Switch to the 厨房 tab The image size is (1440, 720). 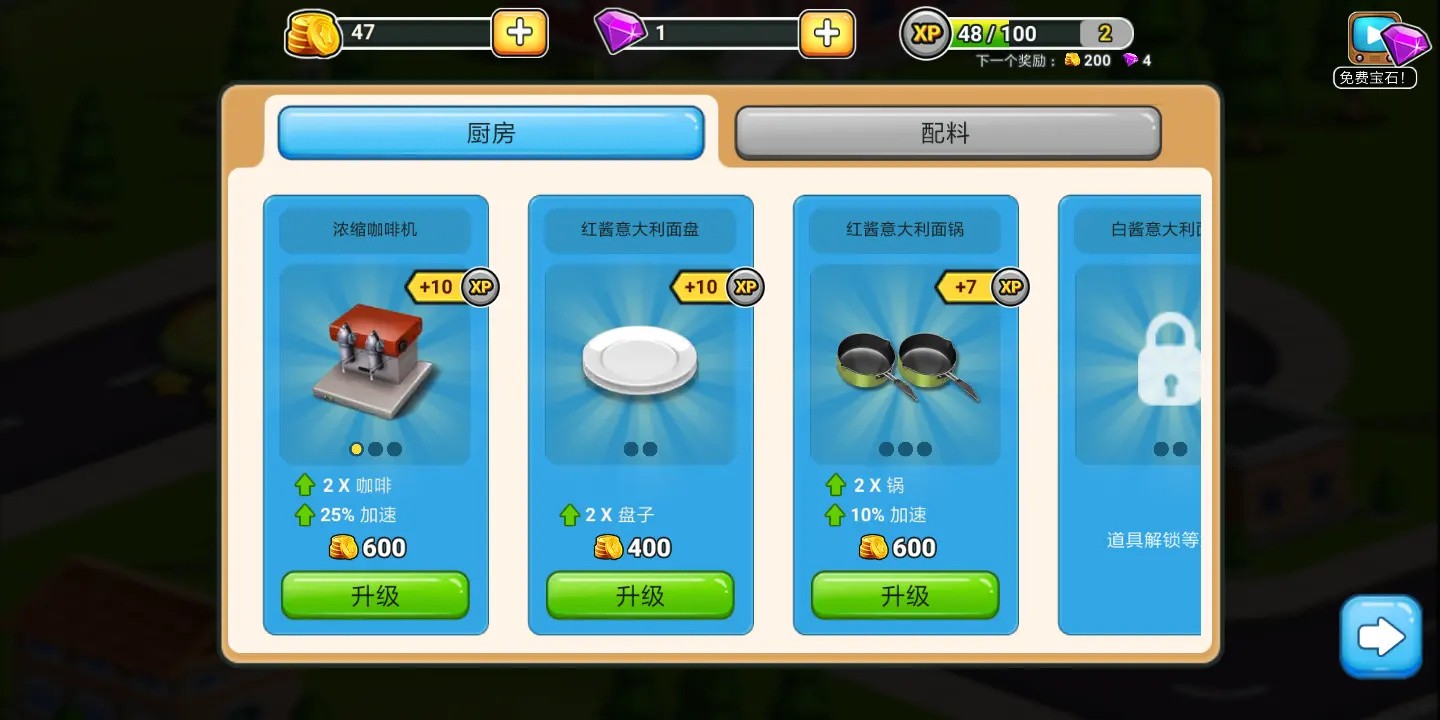coord(490,132)
